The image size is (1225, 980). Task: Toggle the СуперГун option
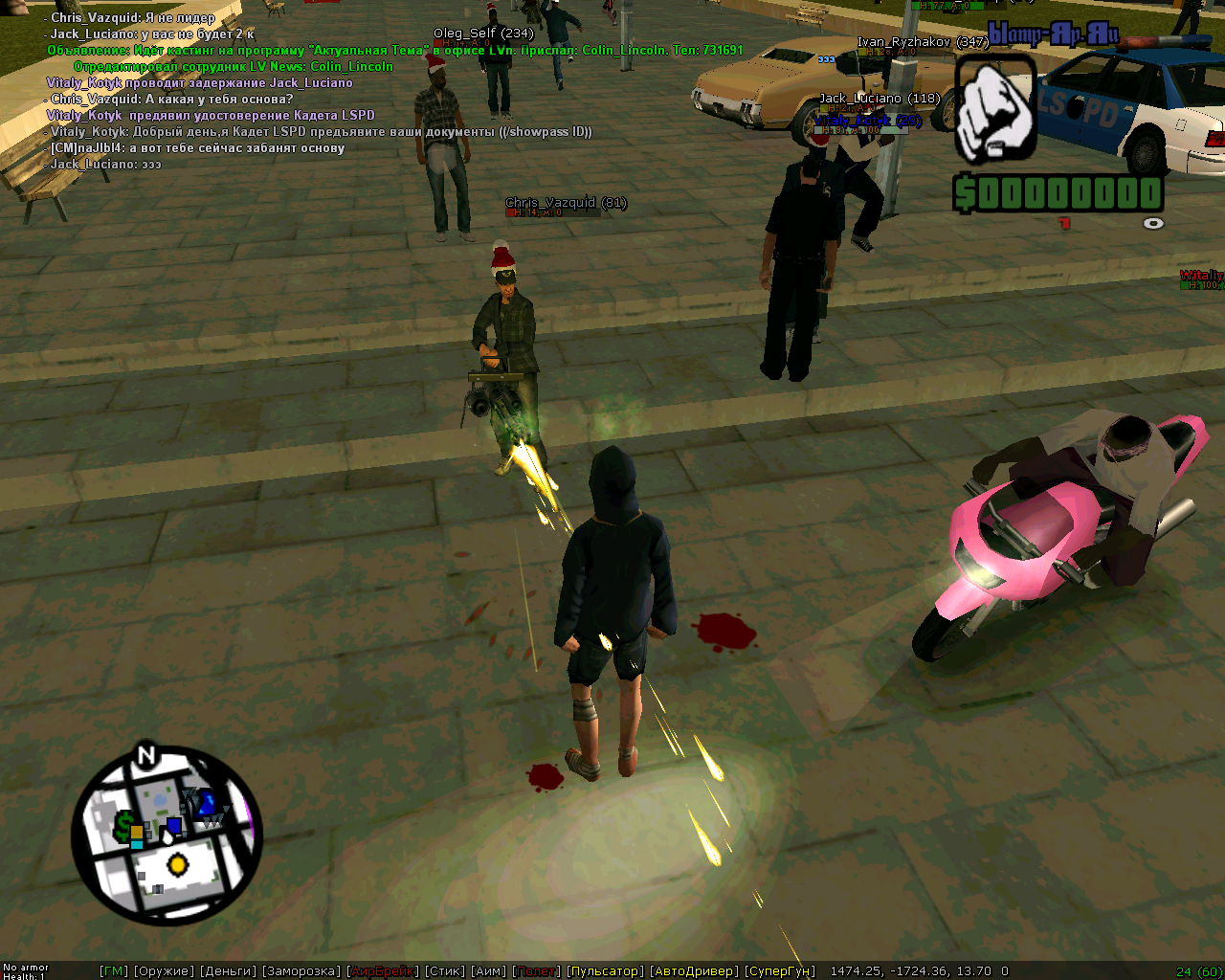pos(780,971)
